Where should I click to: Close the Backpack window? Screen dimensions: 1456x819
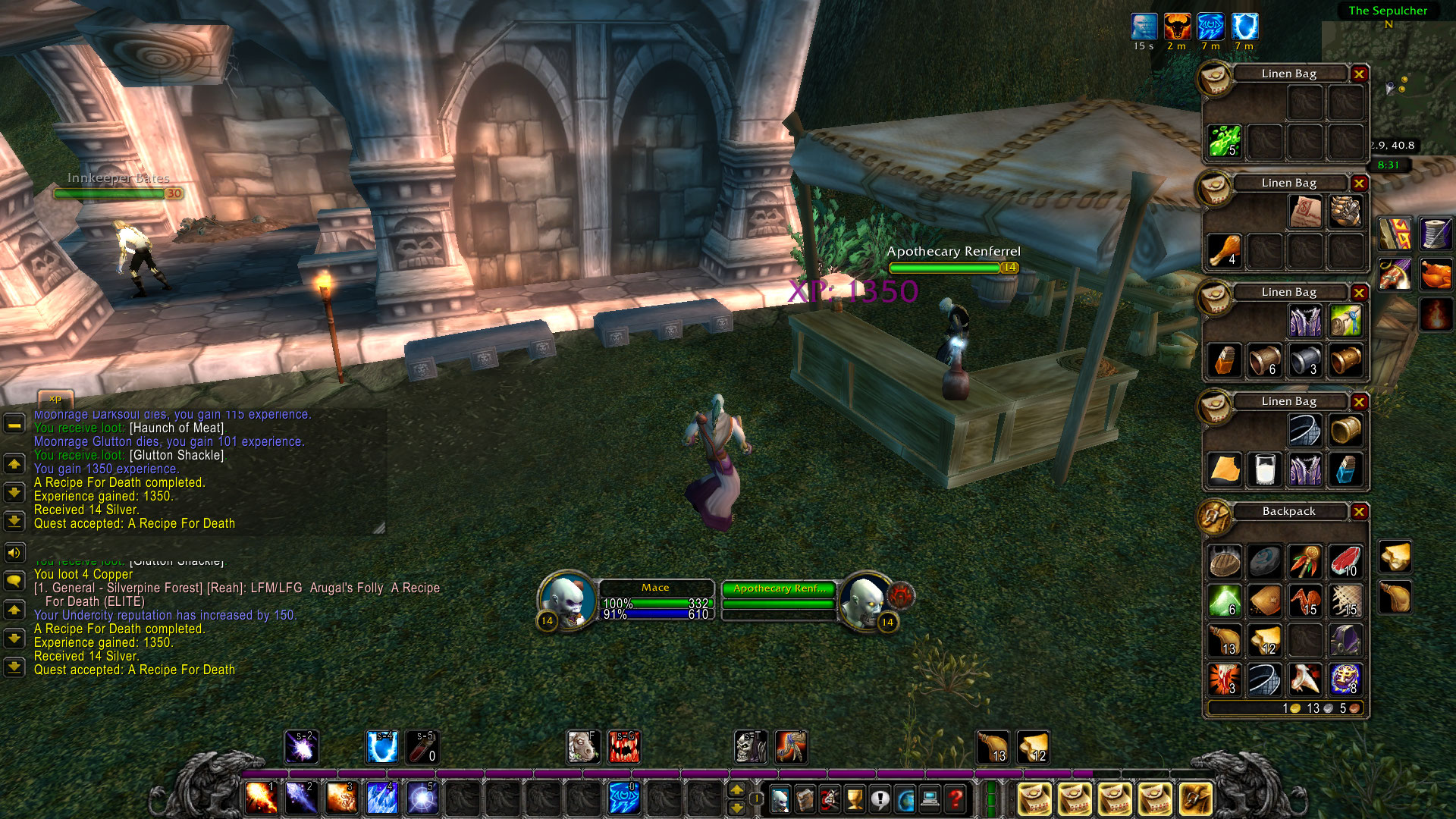click(x=1359, y=512)
